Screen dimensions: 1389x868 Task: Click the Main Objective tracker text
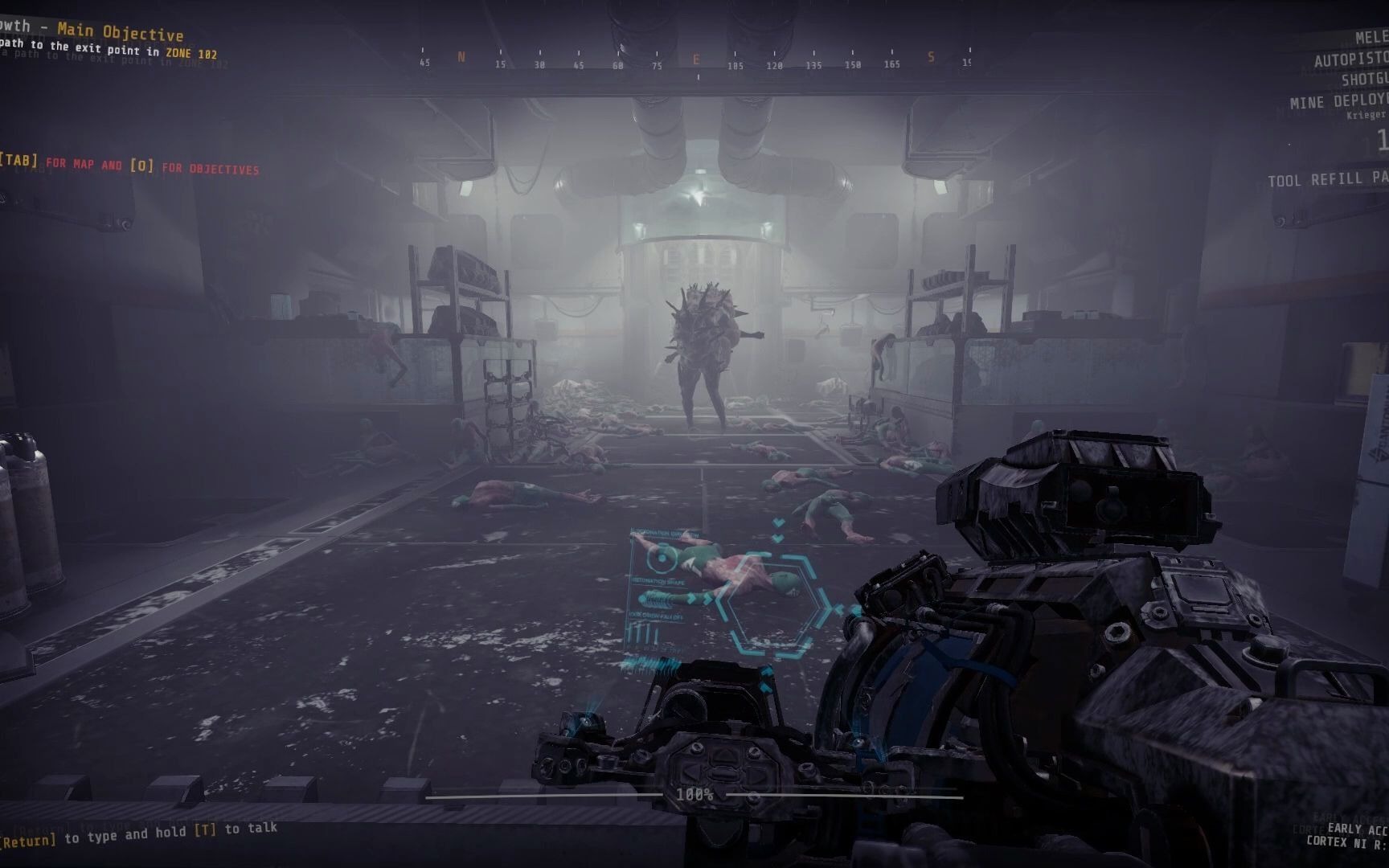(120, 33)
